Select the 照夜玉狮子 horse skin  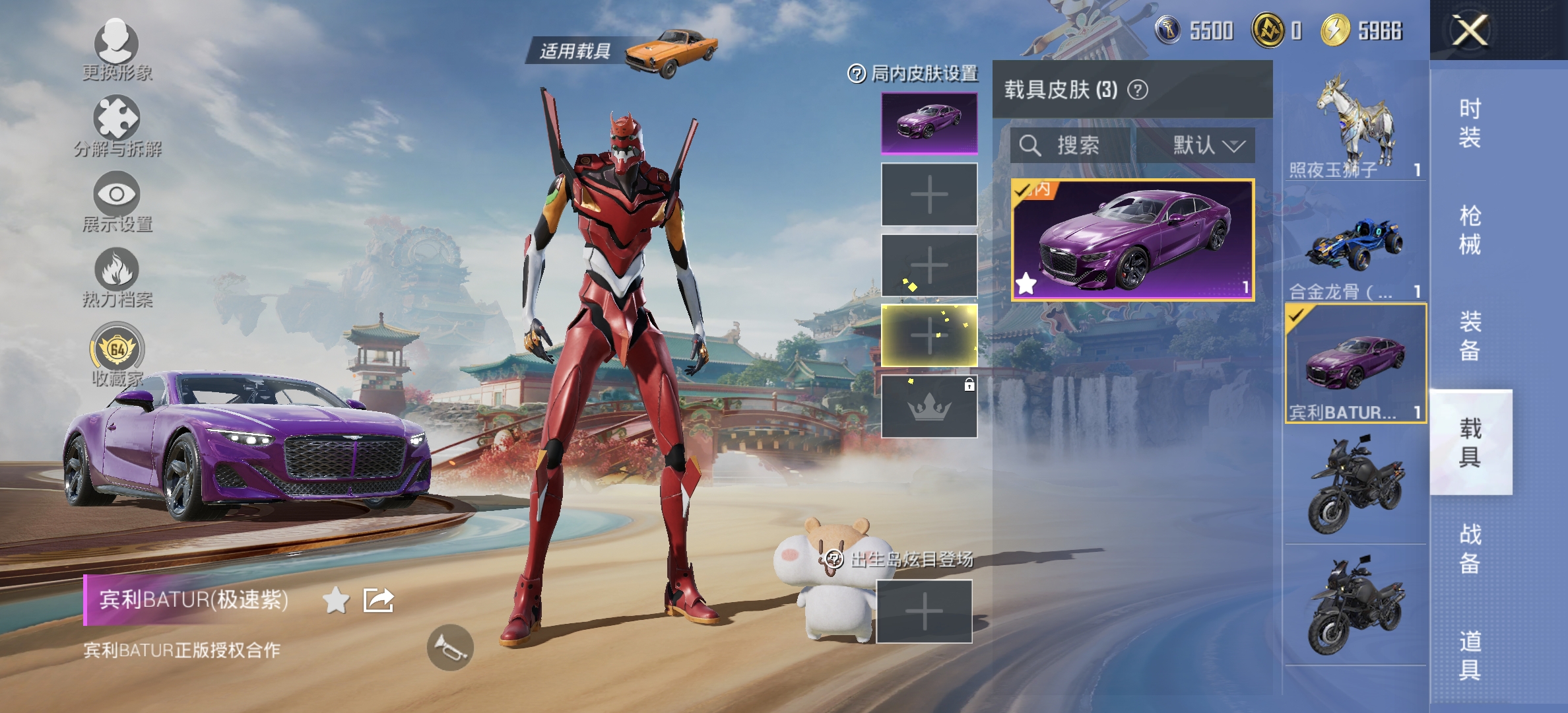(x=1356, y=125)
